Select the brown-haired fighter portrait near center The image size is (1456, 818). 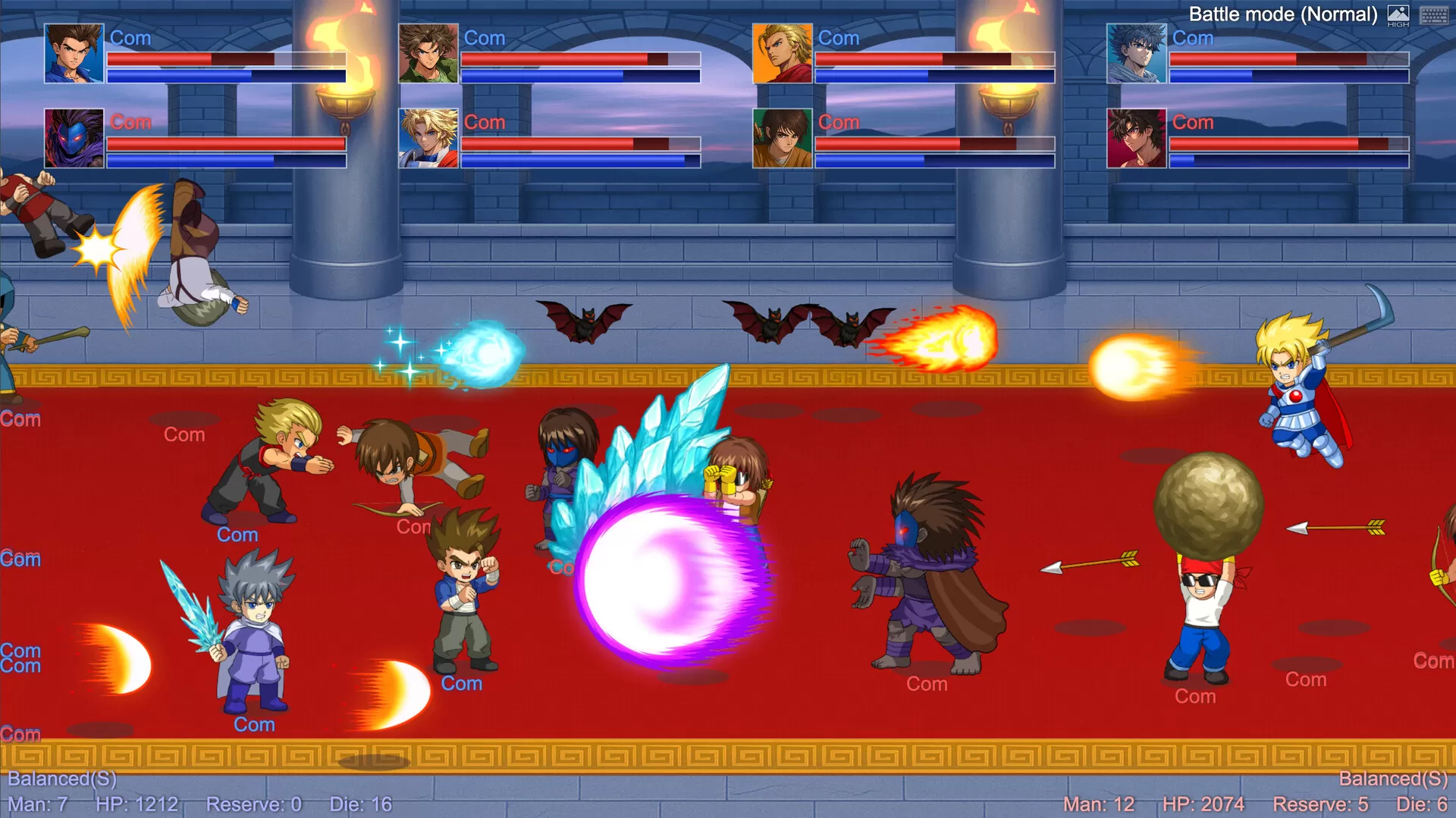(781, 139)
